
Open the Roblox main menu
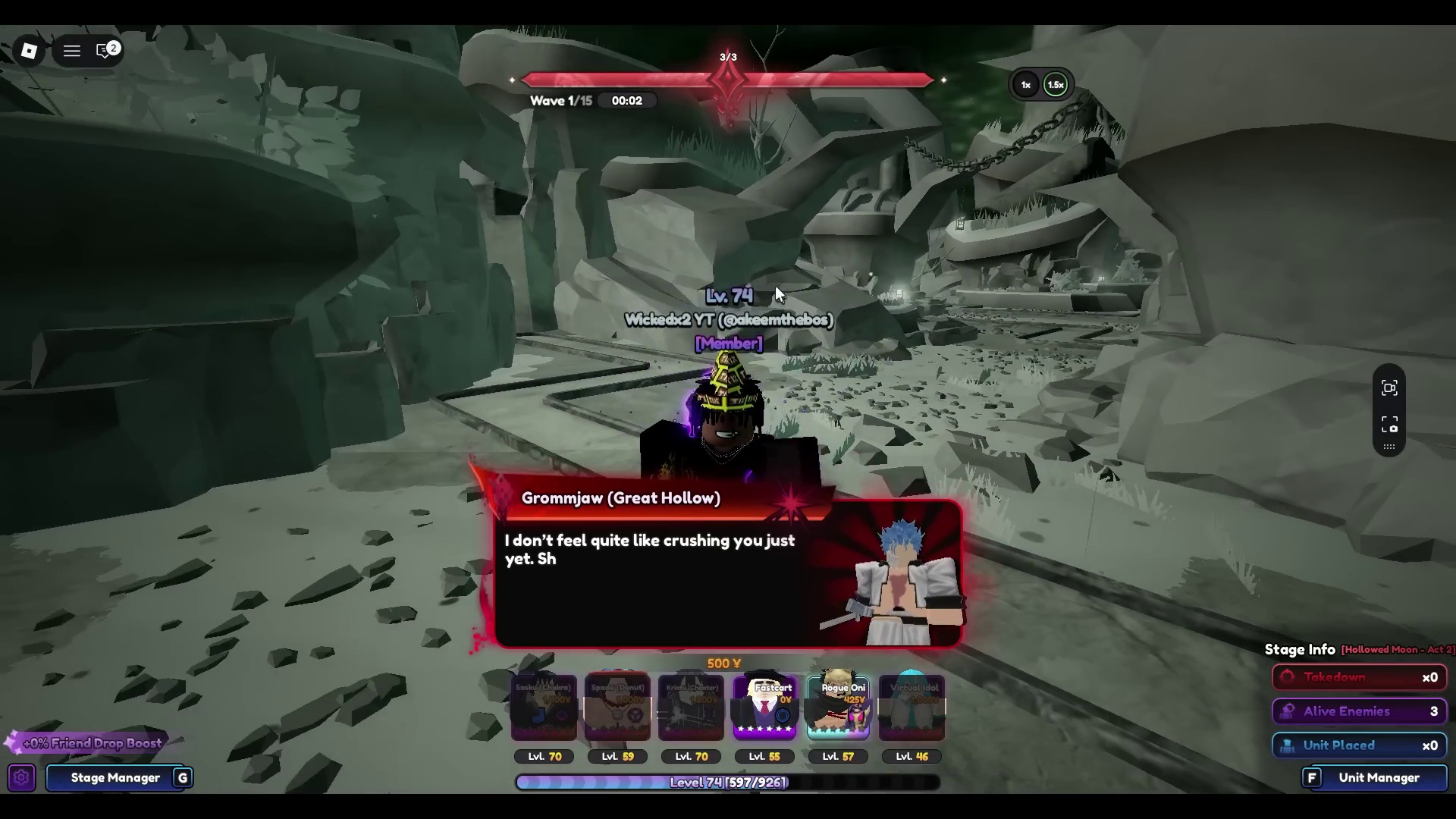(x=71, y=51)
